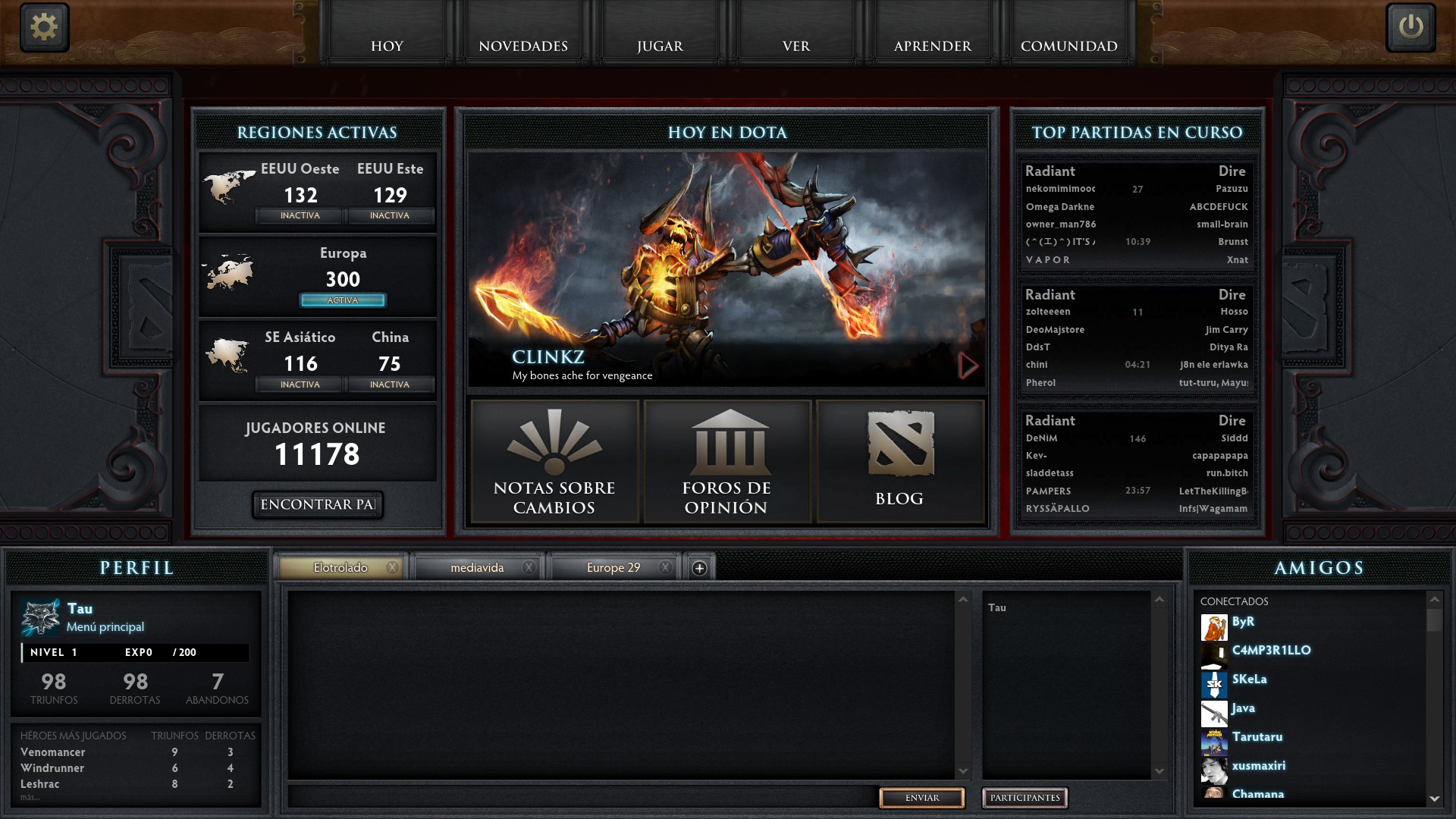This screenshot has width=1456, height=819.
Task: Add a new chat channel with plus button
Action: 699,568
